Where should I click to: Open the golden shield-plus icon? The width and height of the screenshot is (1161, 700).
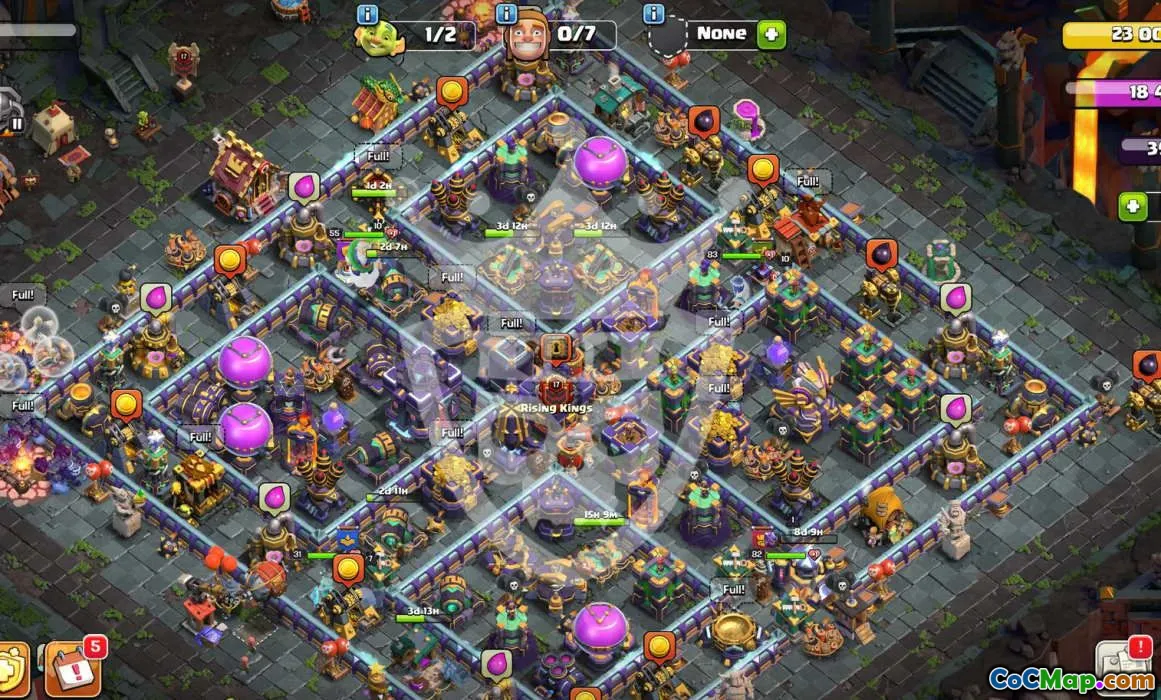12,672
